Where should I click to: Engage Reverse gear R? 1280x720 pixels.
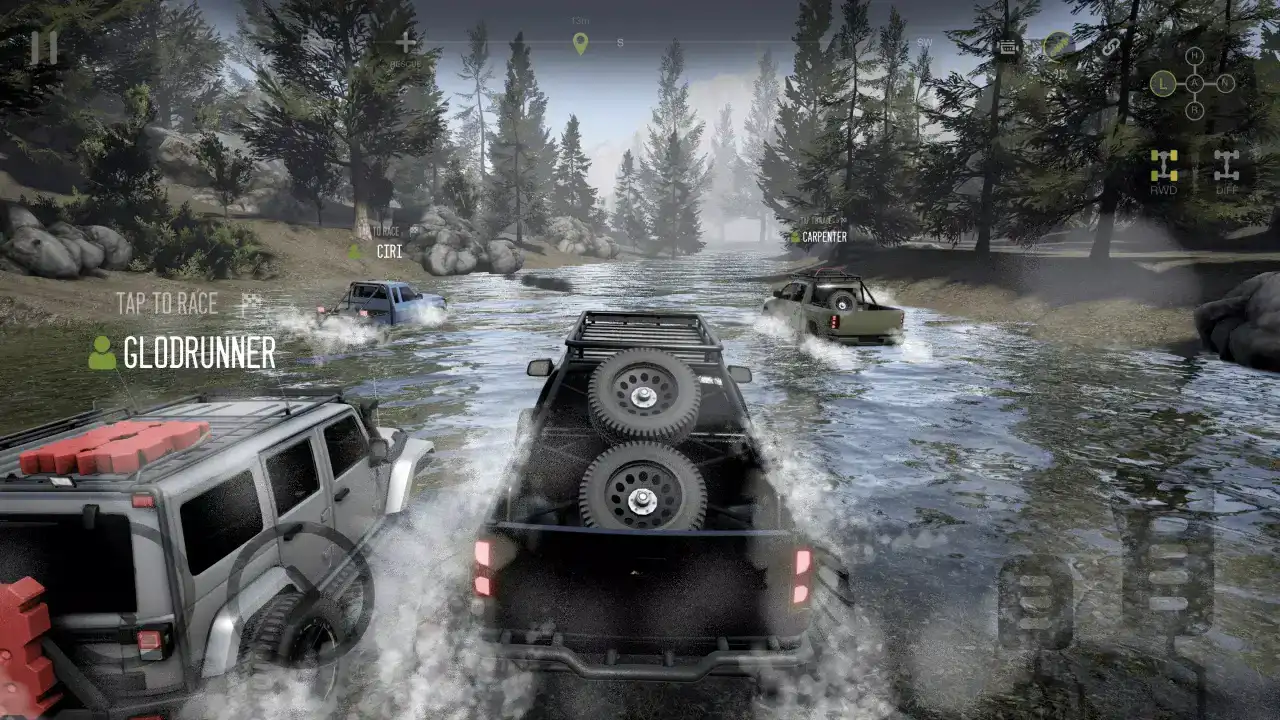[1195, 110]
